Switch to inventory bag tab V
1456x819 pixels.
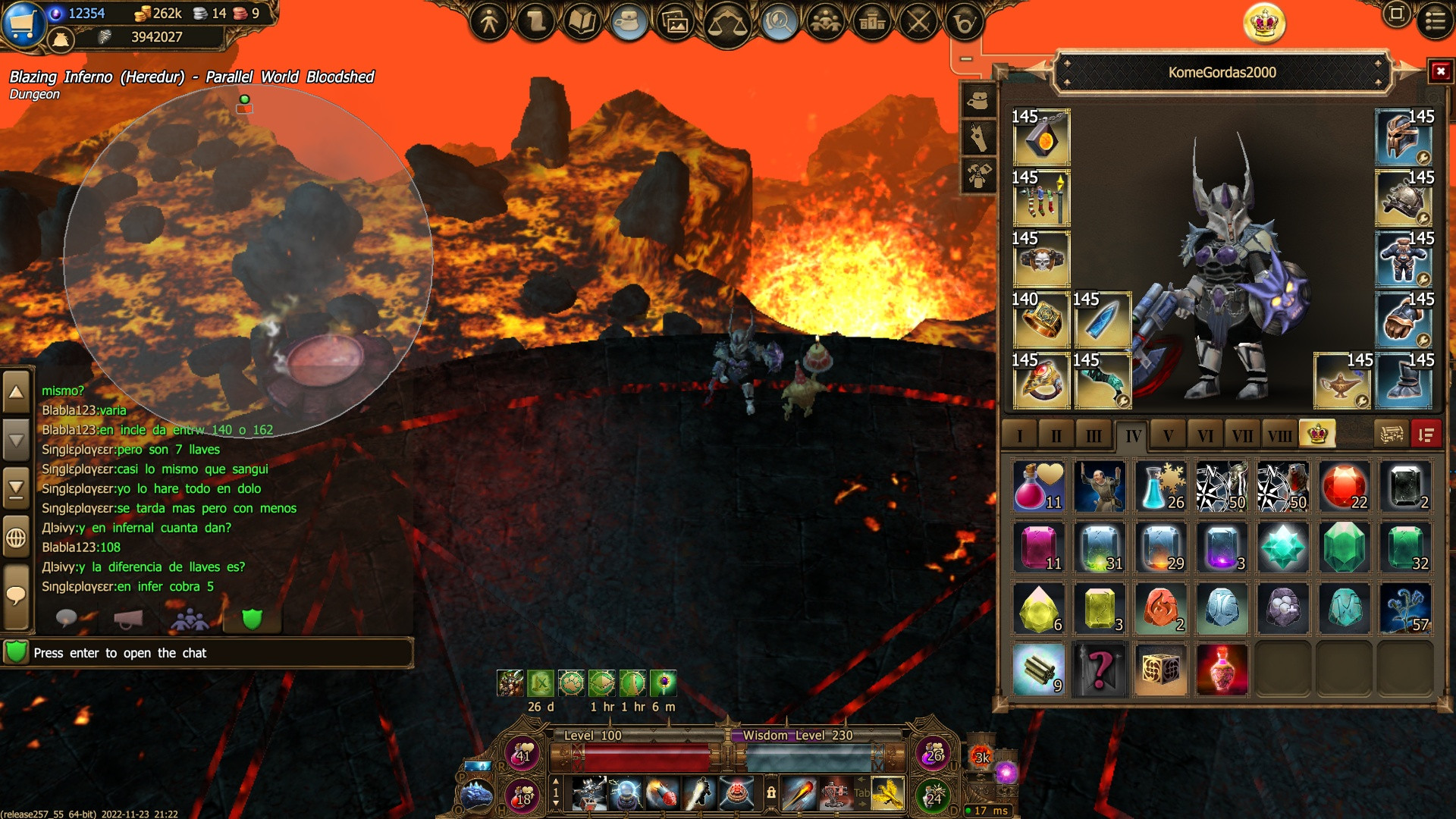tap(1168, 435)
